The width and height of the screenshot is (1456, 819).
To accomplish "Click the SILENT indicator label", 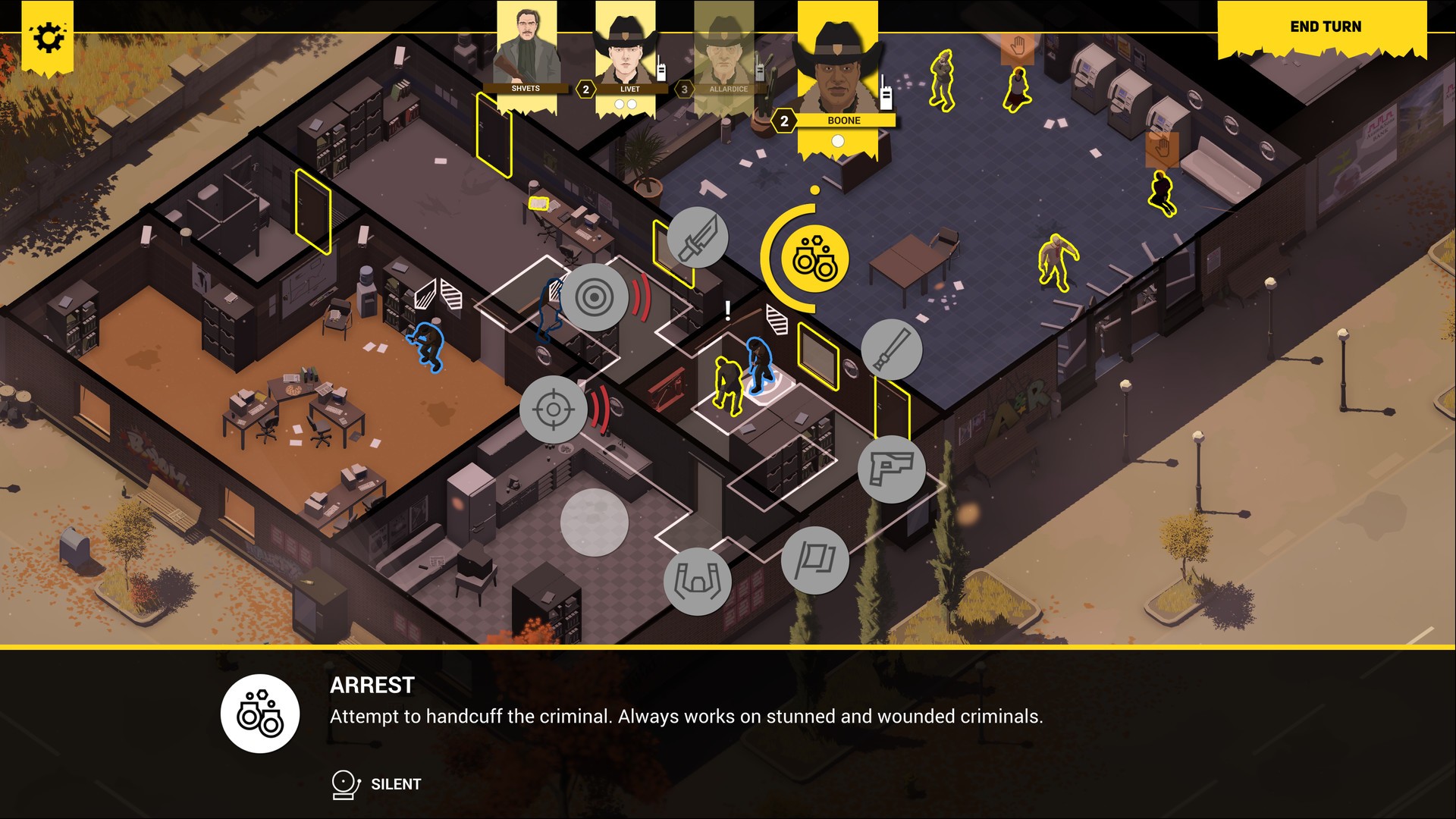I will pos(395,784).
